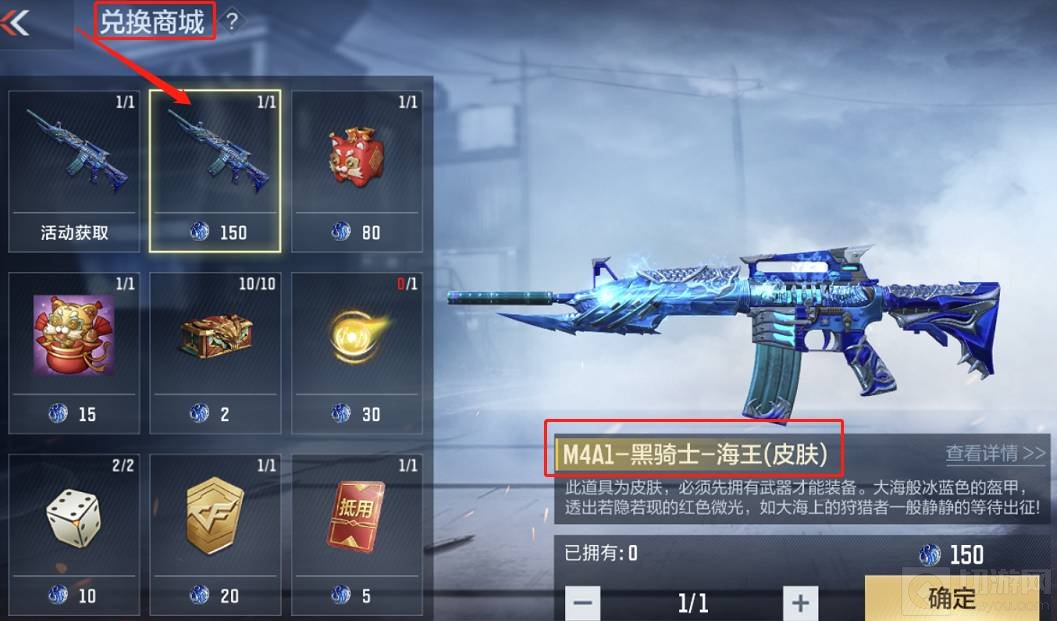The image size is (1057, 621).
Task: Pick the red voucher item costing 5
Action: pyautogui.click(x=357, y=531)
